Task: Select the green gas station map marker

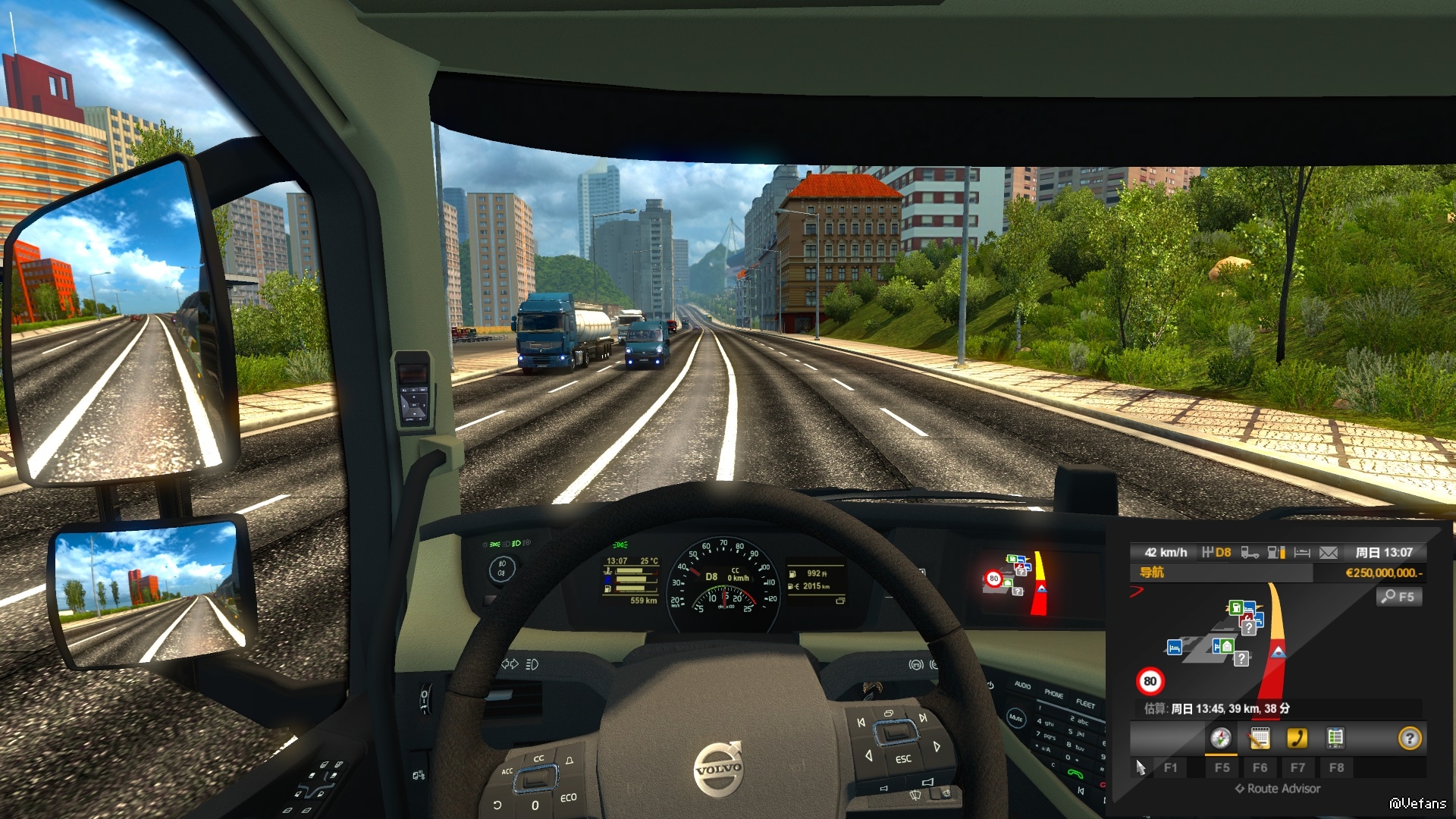Action: click(x=1236, y=607)
